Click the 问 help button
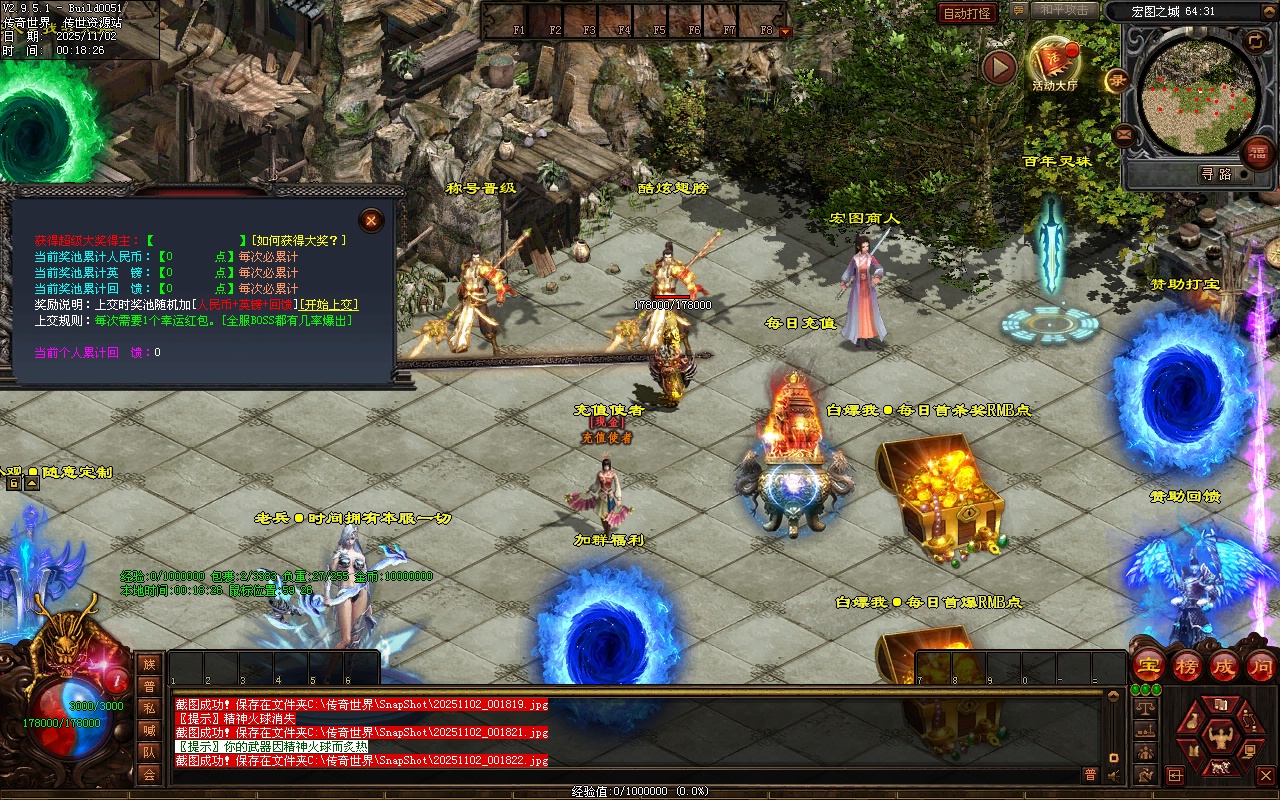The width and height of the screenshot is (1280, 800). click(x=1260, y=665)
